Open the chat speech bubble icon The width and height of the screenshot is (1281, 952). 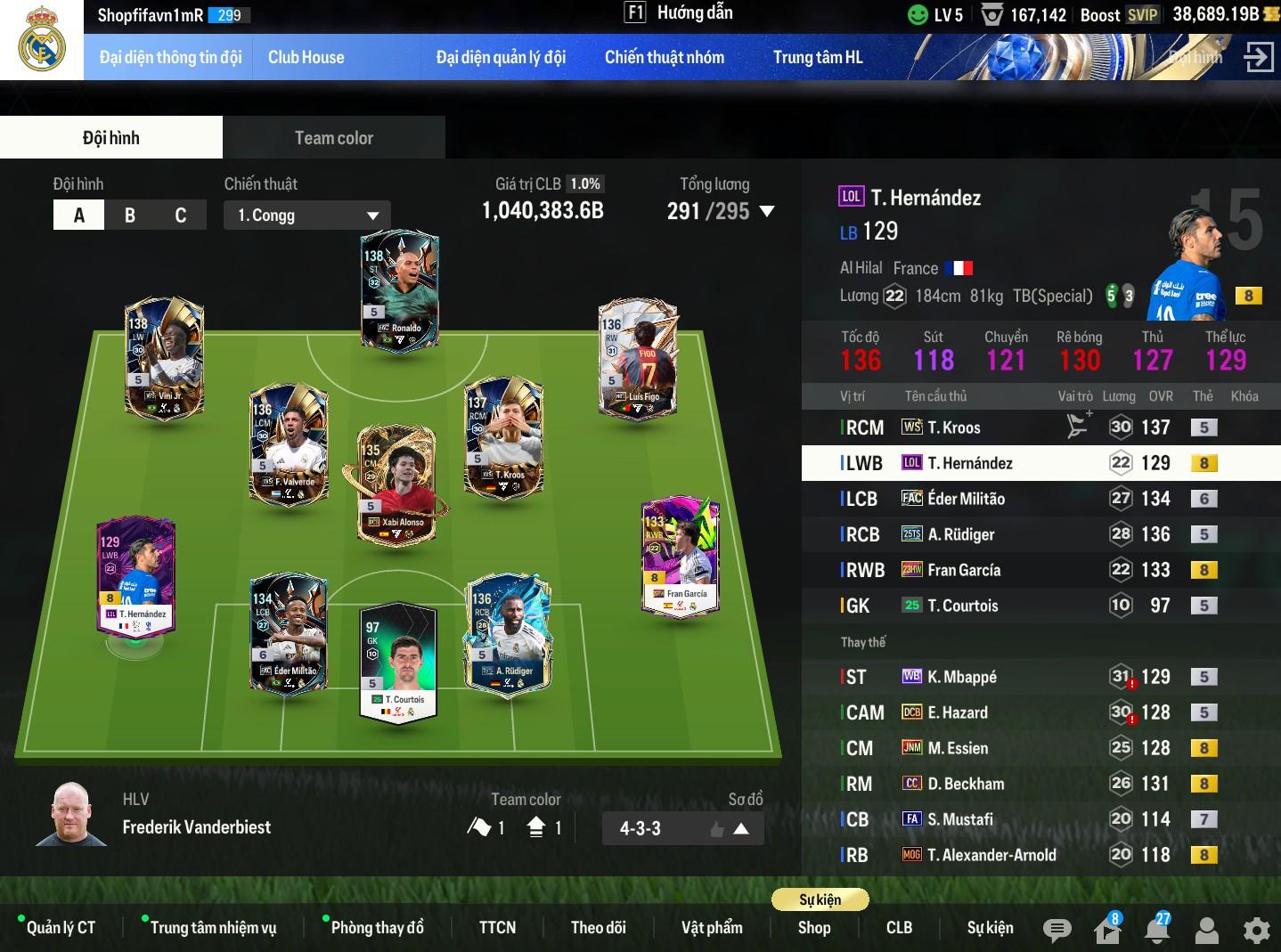coord(1057,931)
